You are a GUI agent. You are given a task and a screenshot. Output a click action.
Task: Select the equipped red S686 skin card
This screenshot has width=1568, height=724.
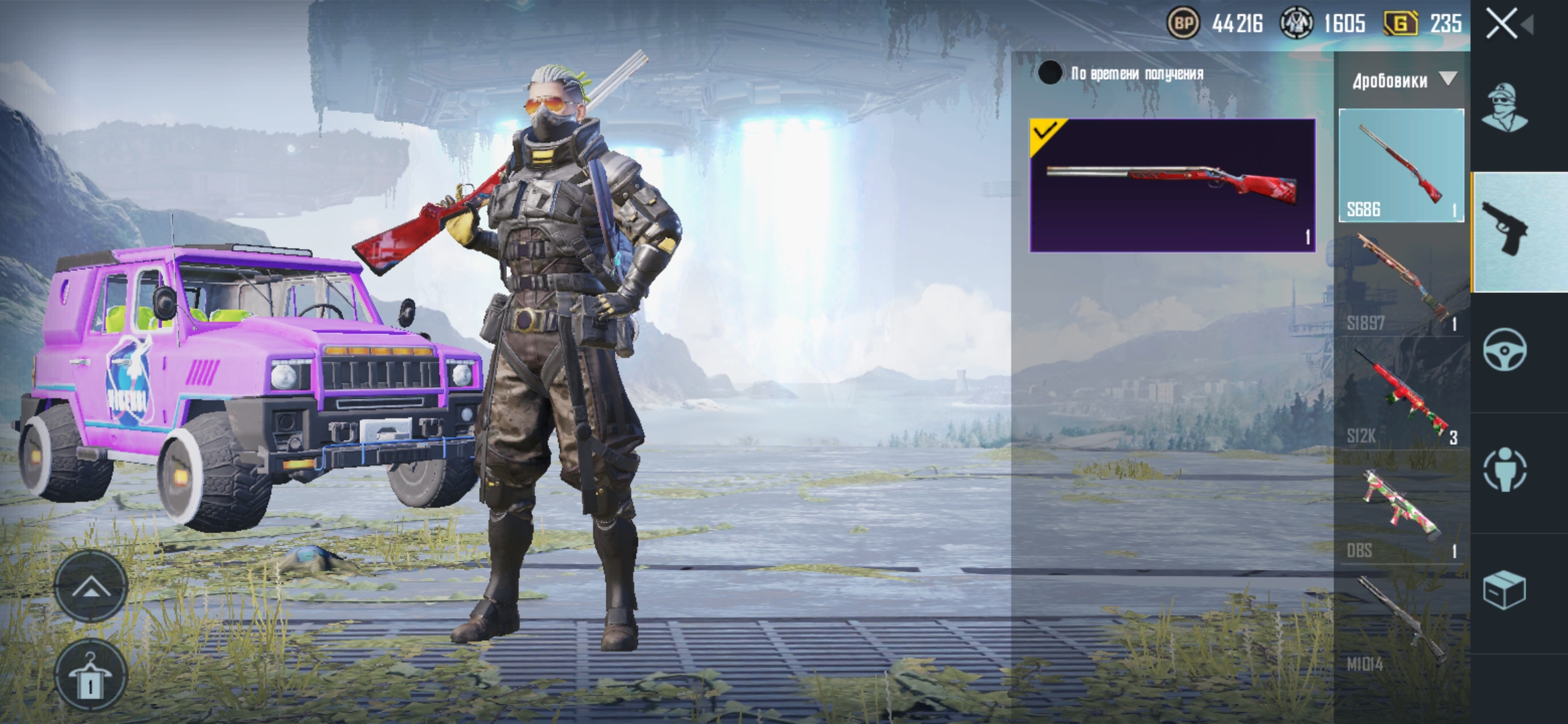tap(1172, 185)
